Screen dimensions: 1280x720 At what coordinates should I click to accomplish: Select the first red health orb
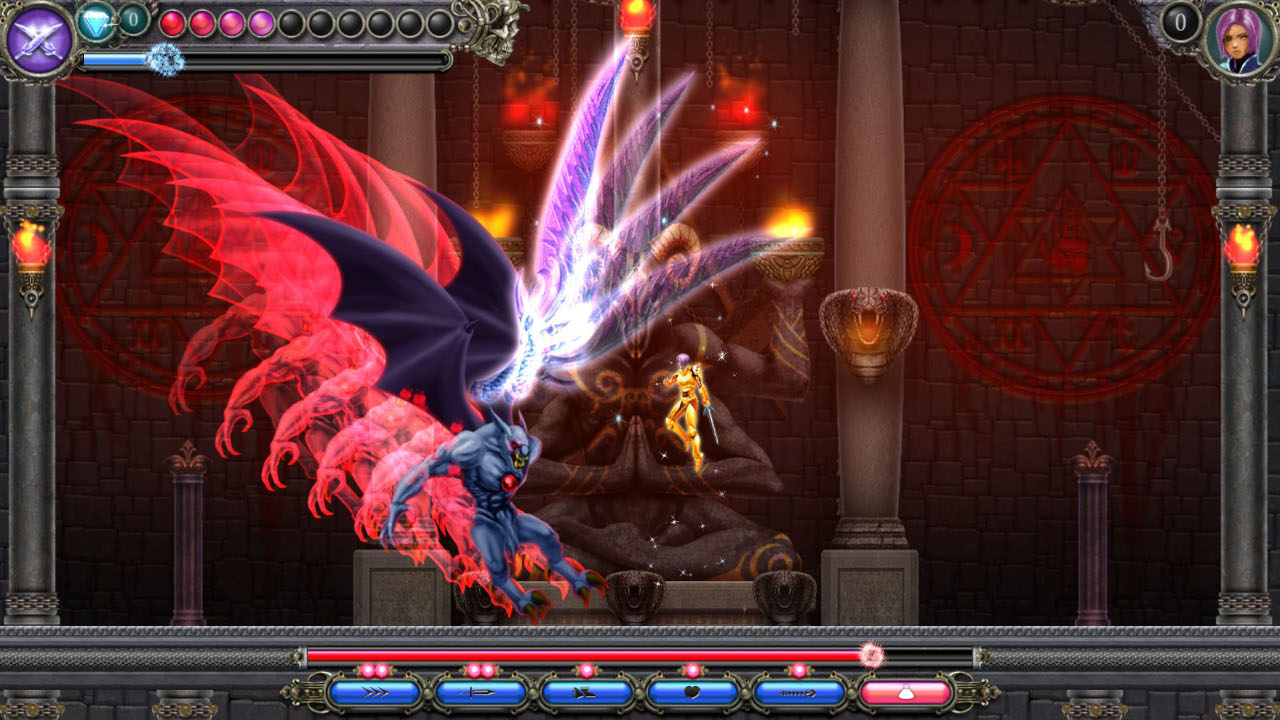point(172,21)
